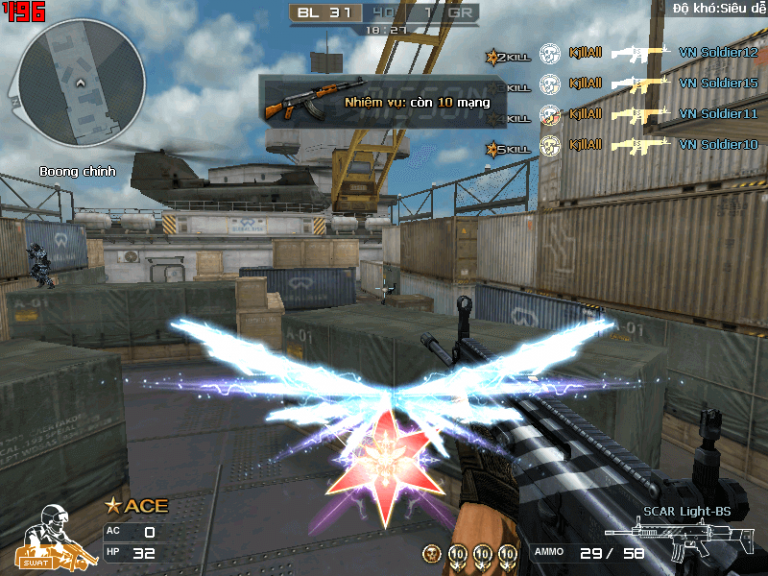Select the AK-47 mission banner
Screen dimensions: 768x576
pos(384,101)
